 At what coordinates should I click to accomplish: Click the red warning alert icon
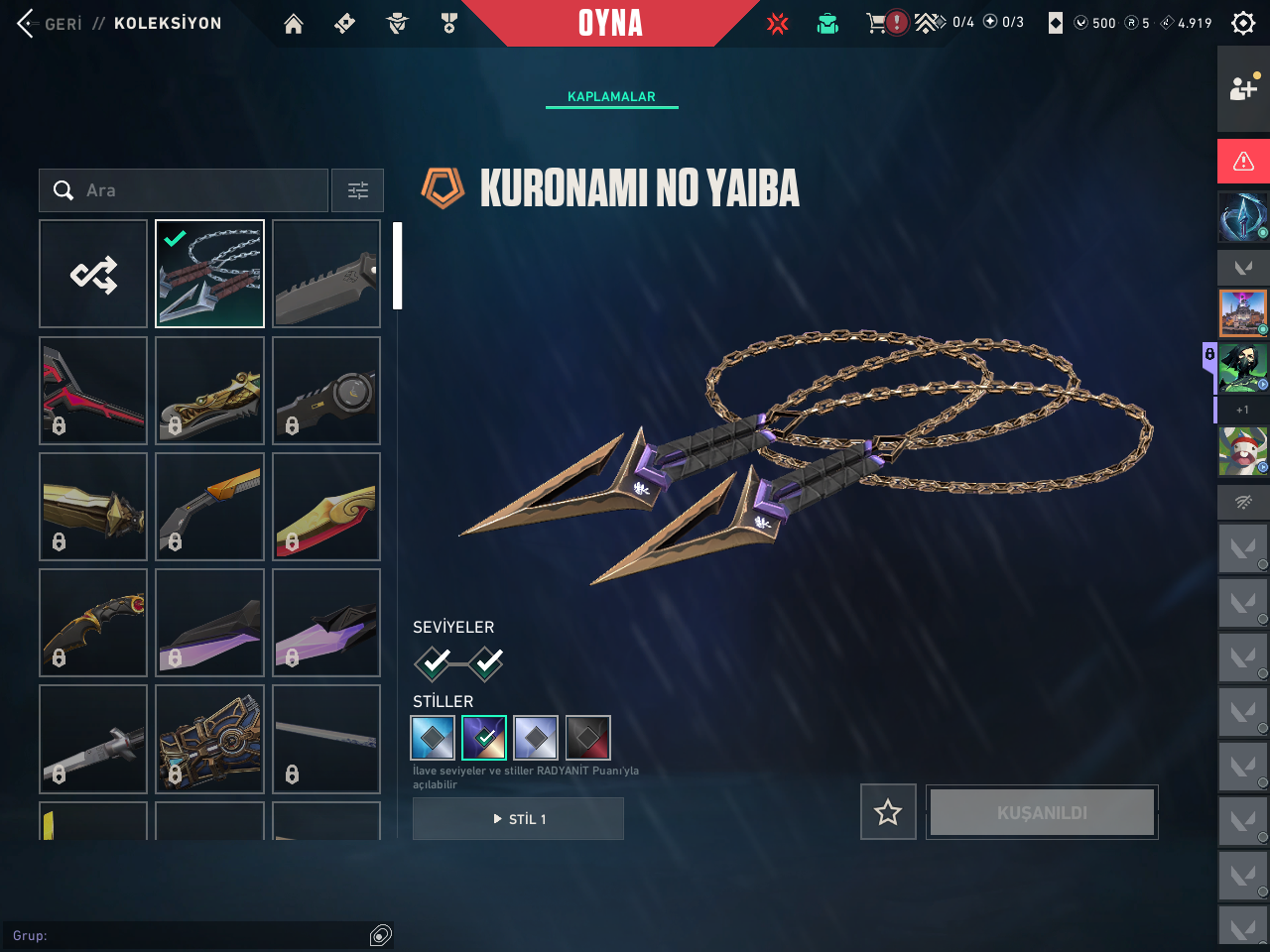(x=1243, y=161)
